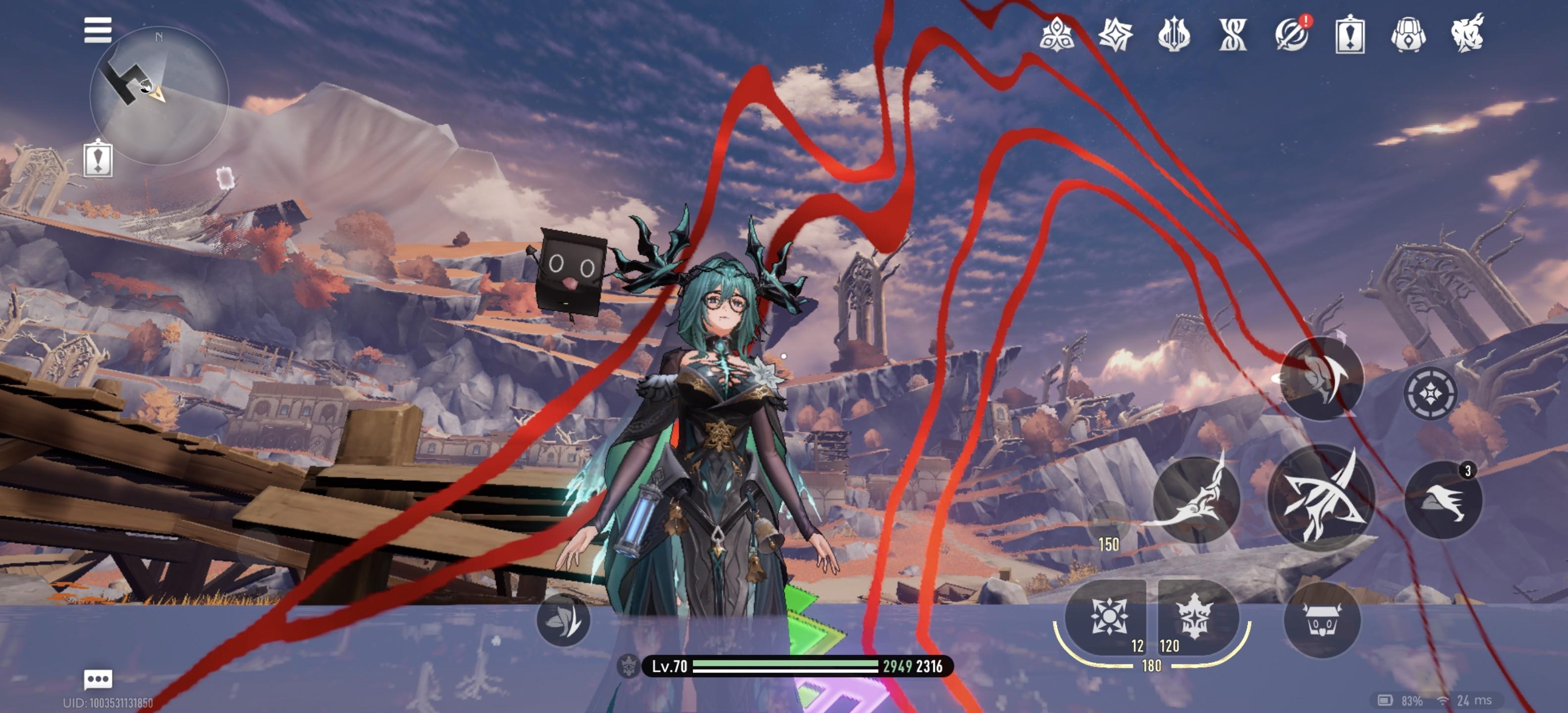
Task: Open the sword and wings crest icon
Action: 1174,34
